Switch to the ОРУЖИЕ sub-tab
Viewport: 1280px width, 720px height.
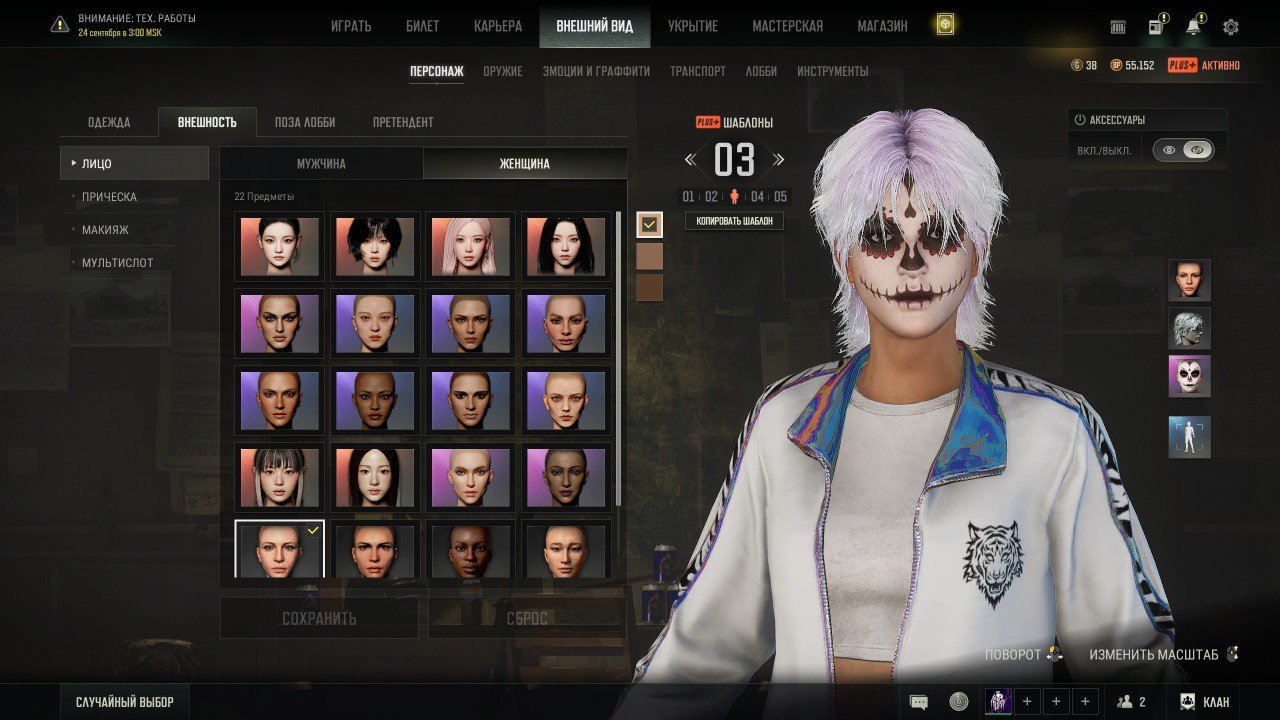[x=503, y=71]
